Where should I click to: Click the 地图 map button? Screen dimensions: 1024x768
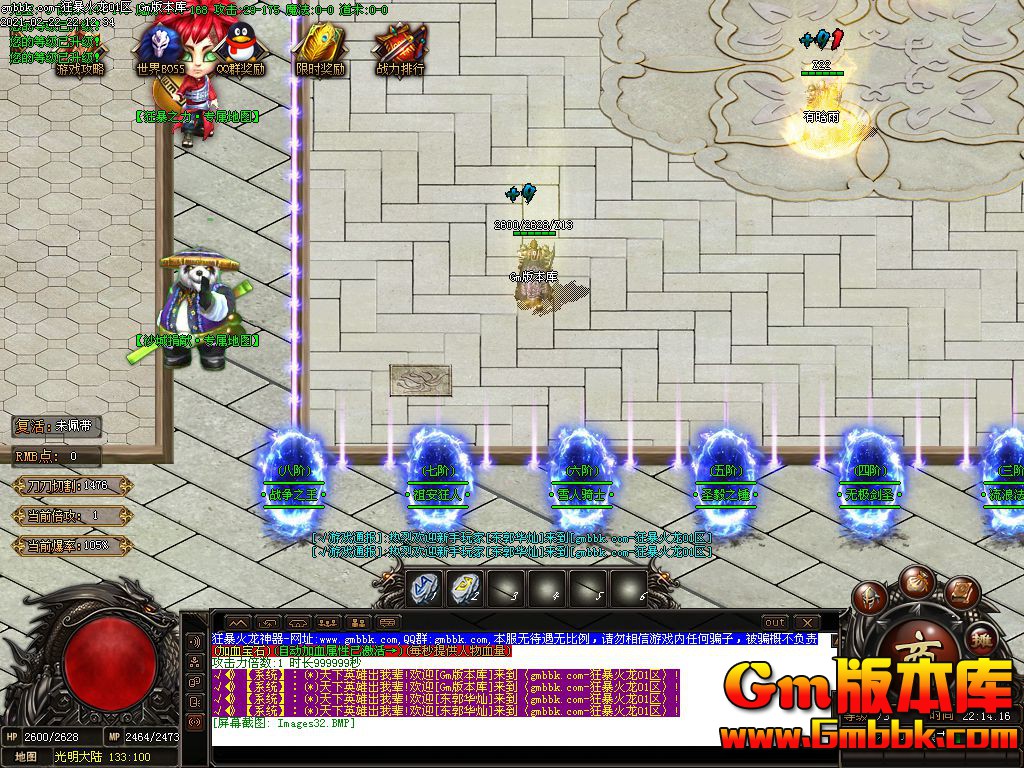click(25, 757)
